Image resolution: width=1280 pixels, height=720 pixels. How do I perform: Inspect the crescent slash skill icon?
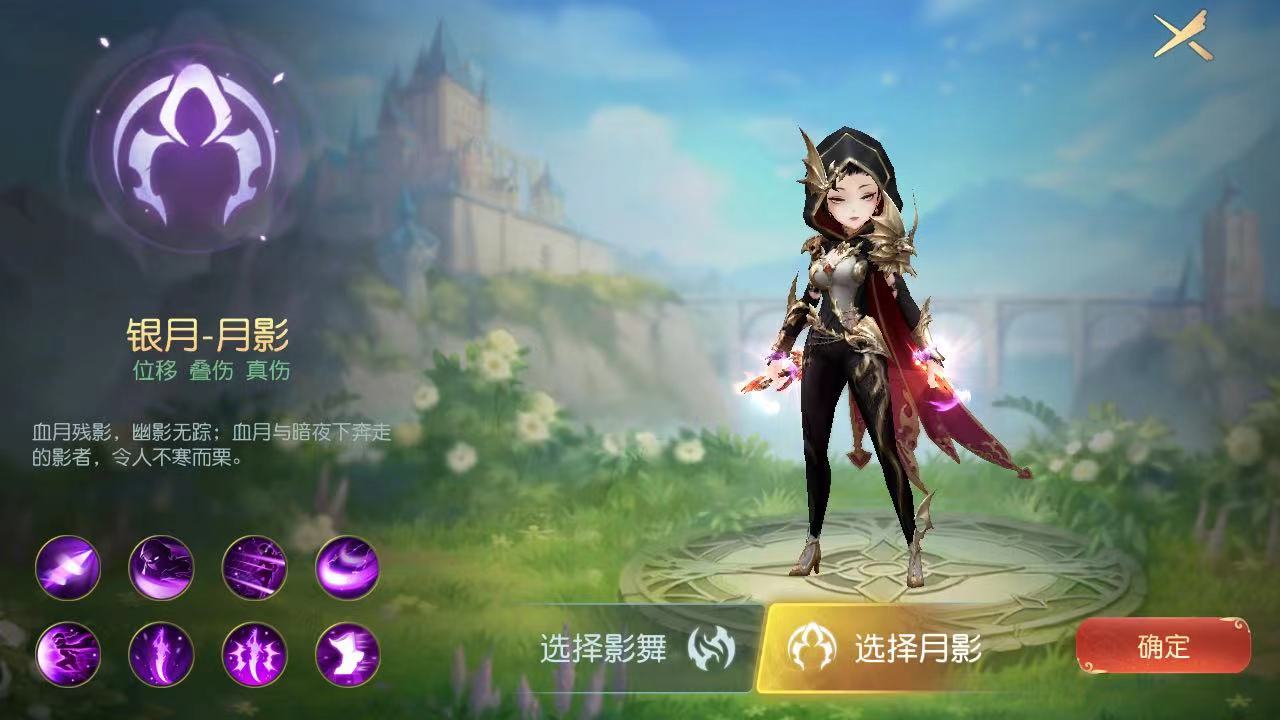click(348, 568)
